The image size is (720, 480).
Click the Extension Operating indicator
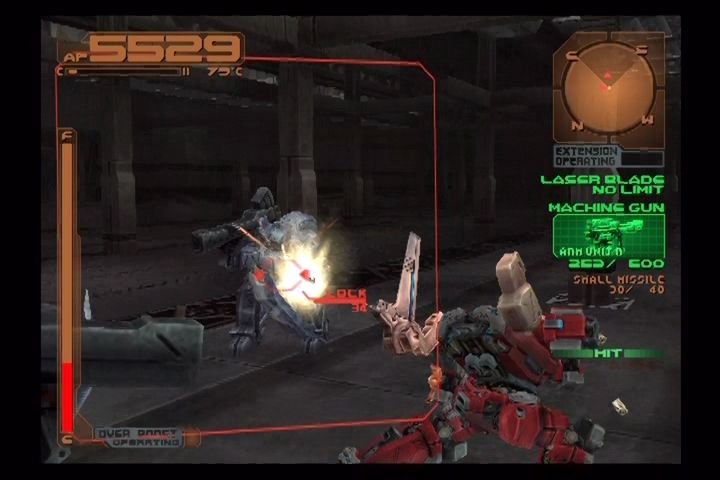(x=588, y=156)
